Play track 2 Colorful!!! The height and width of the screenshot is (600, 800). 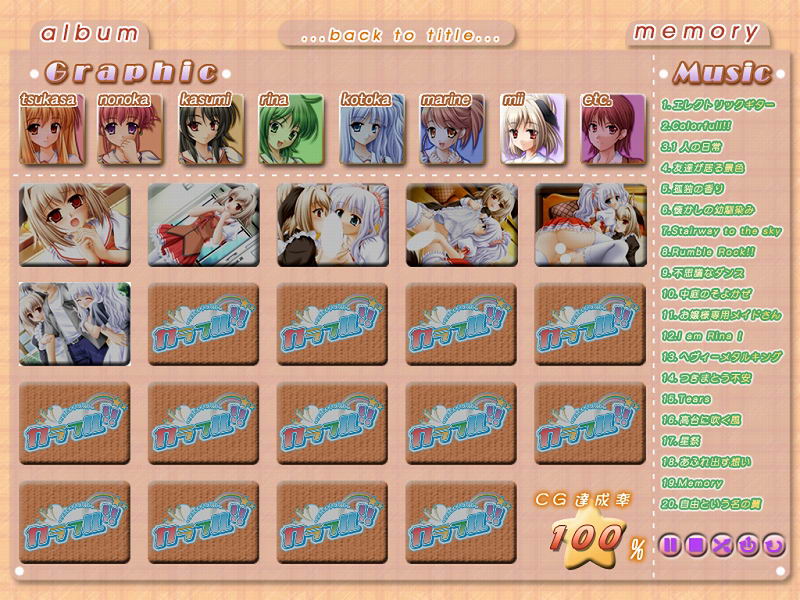696,126
